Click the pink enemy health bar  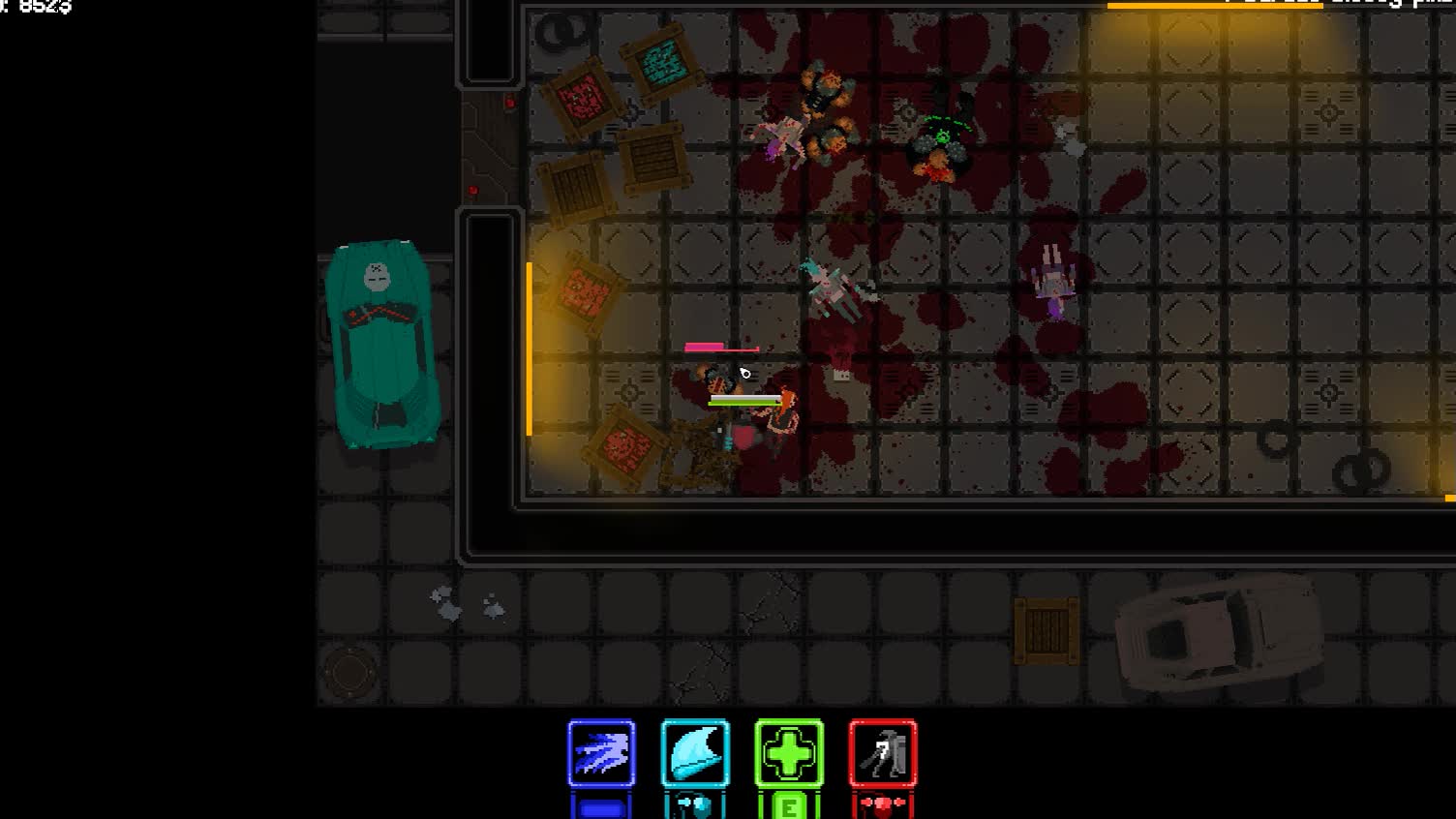pyautogui.click(x=720, y=345)
